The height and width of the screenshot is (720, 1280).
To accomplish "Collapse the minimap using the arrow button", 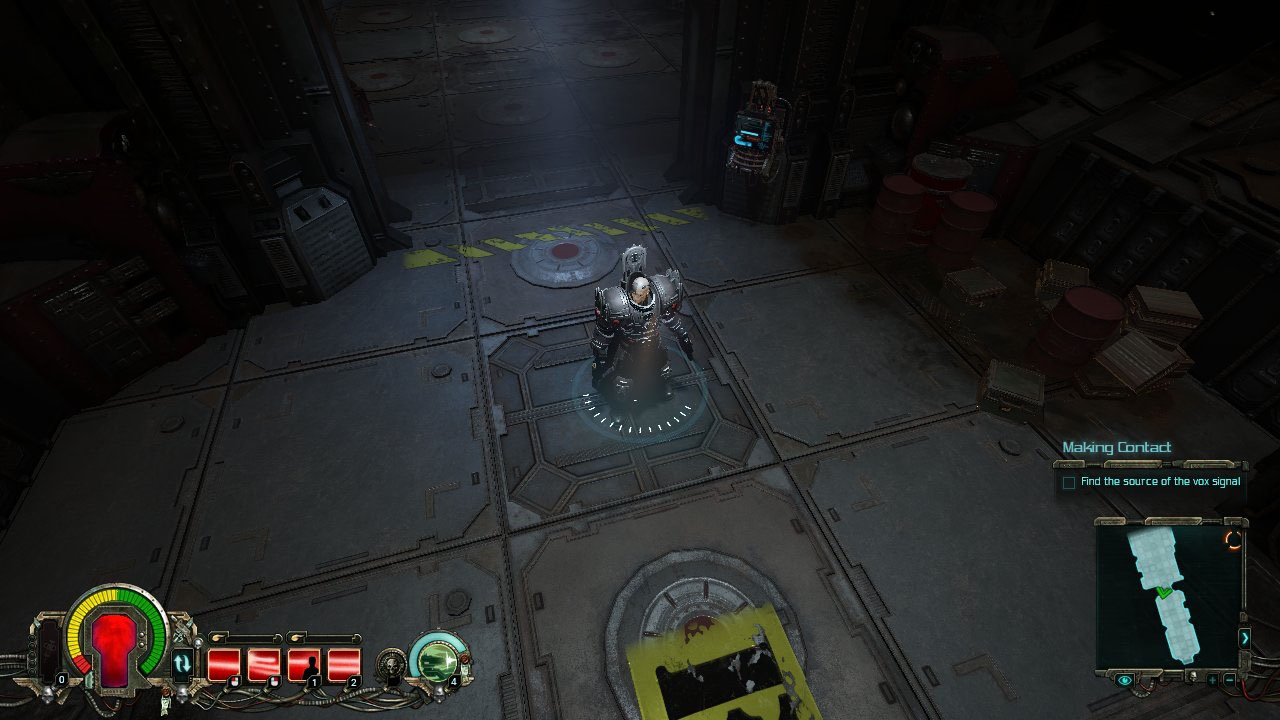I will point(1244,637).
